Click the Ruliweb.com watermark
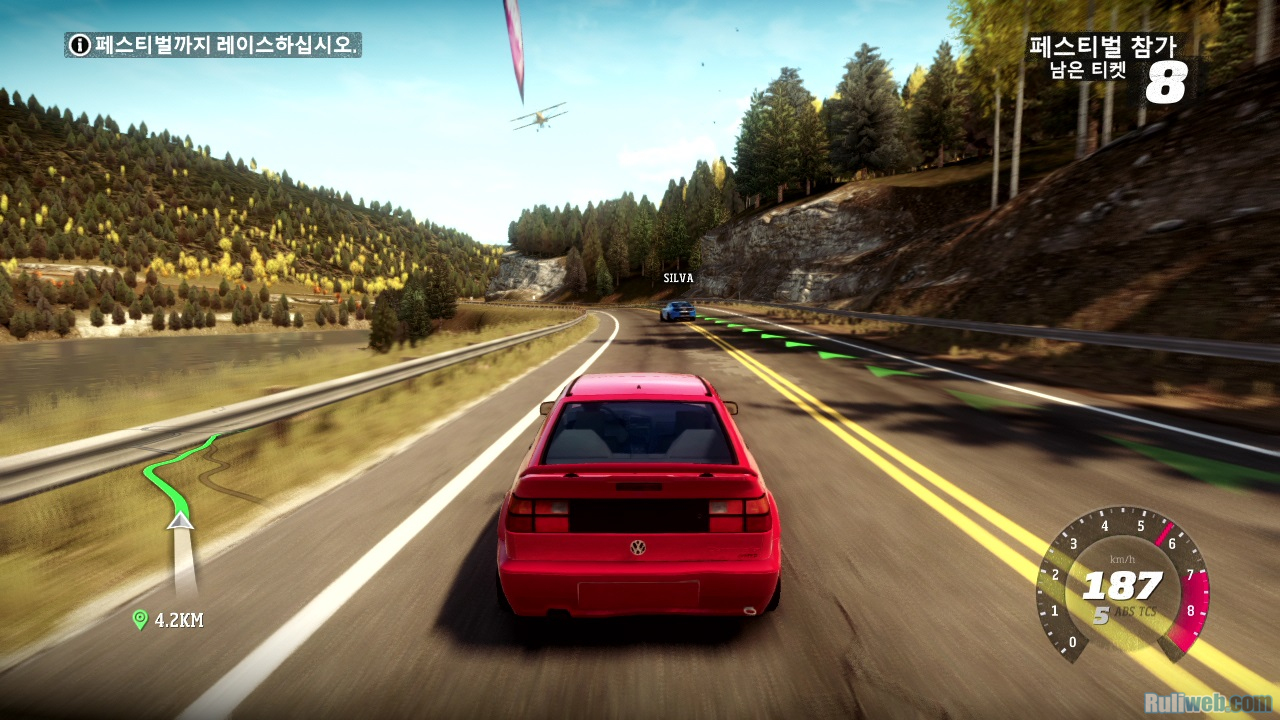Viewport: 1280px width, 720px height. [1211, 703]
